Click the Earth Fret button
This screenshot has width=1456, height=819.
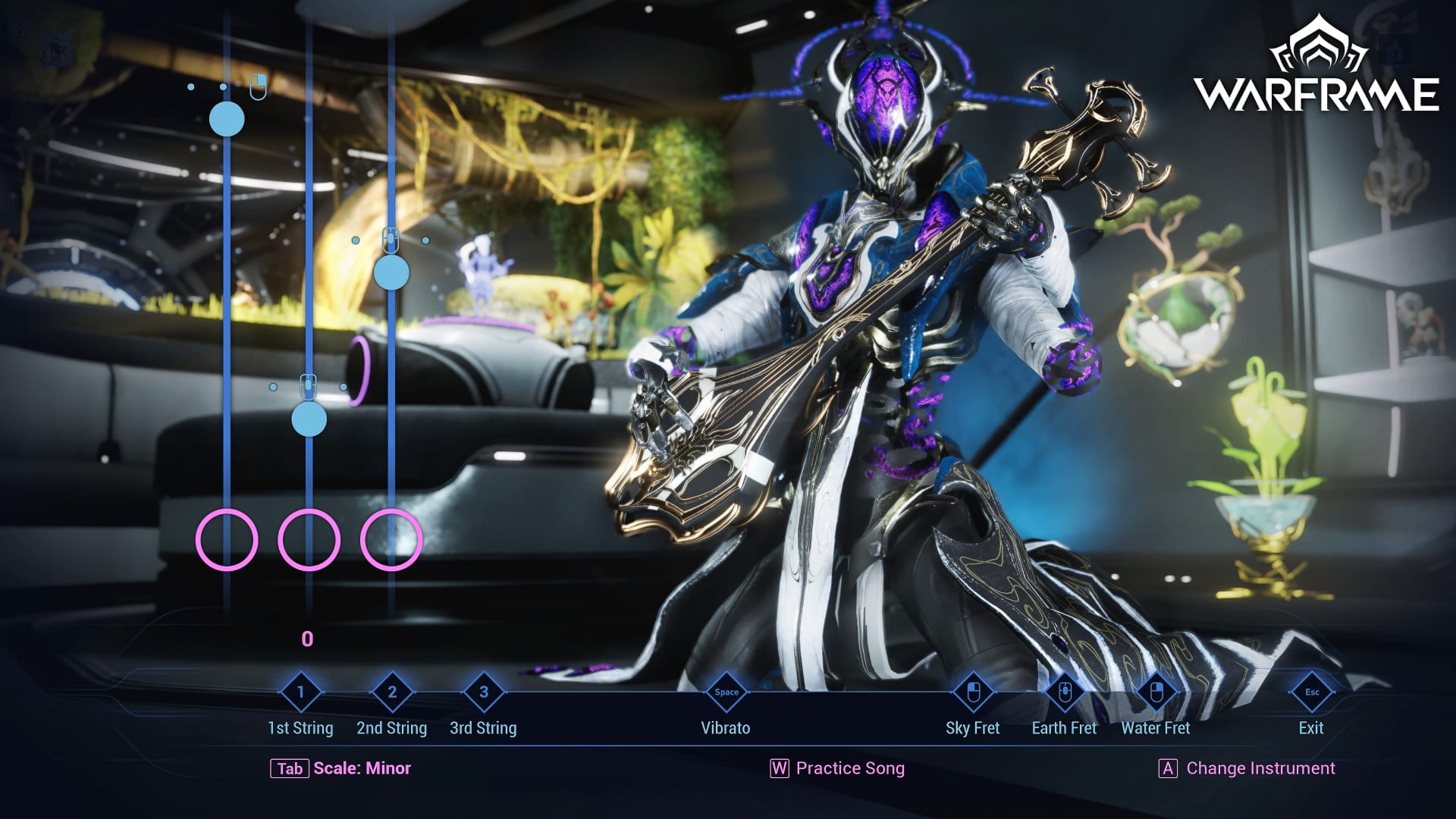1064,692
